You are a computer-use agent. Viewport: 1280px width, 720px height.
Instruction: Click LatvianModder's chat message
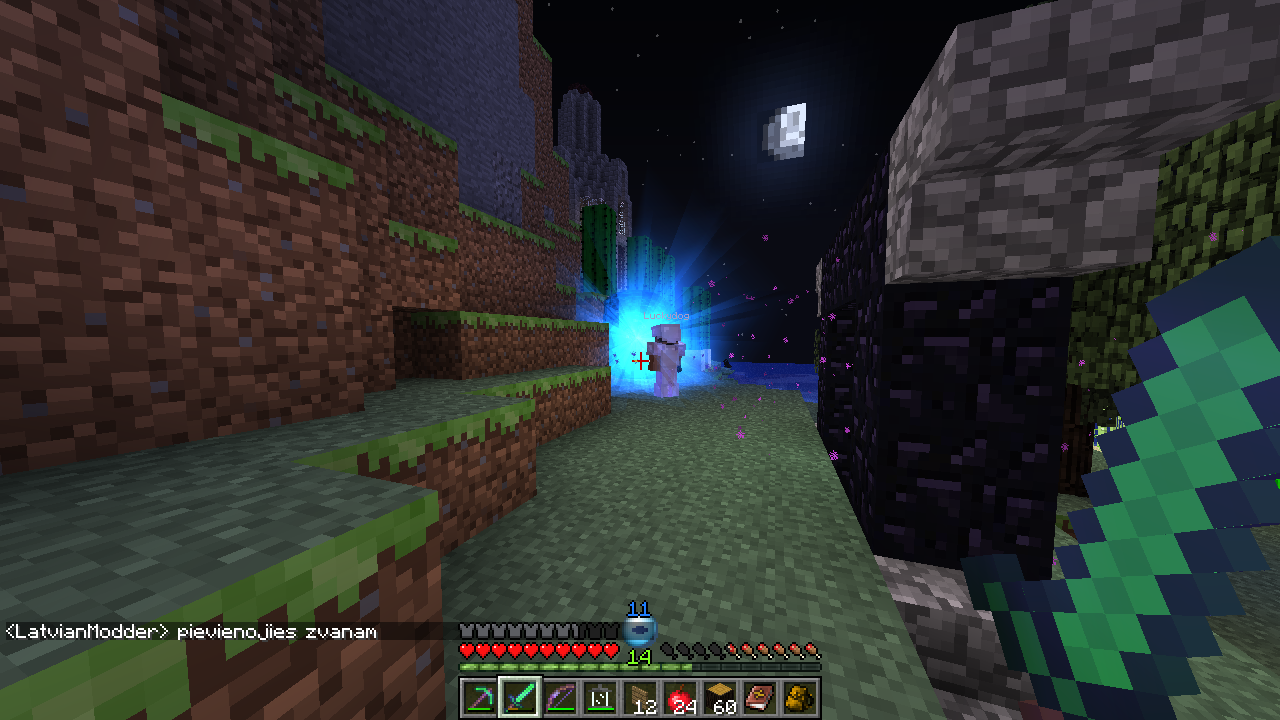pos(192,632)
